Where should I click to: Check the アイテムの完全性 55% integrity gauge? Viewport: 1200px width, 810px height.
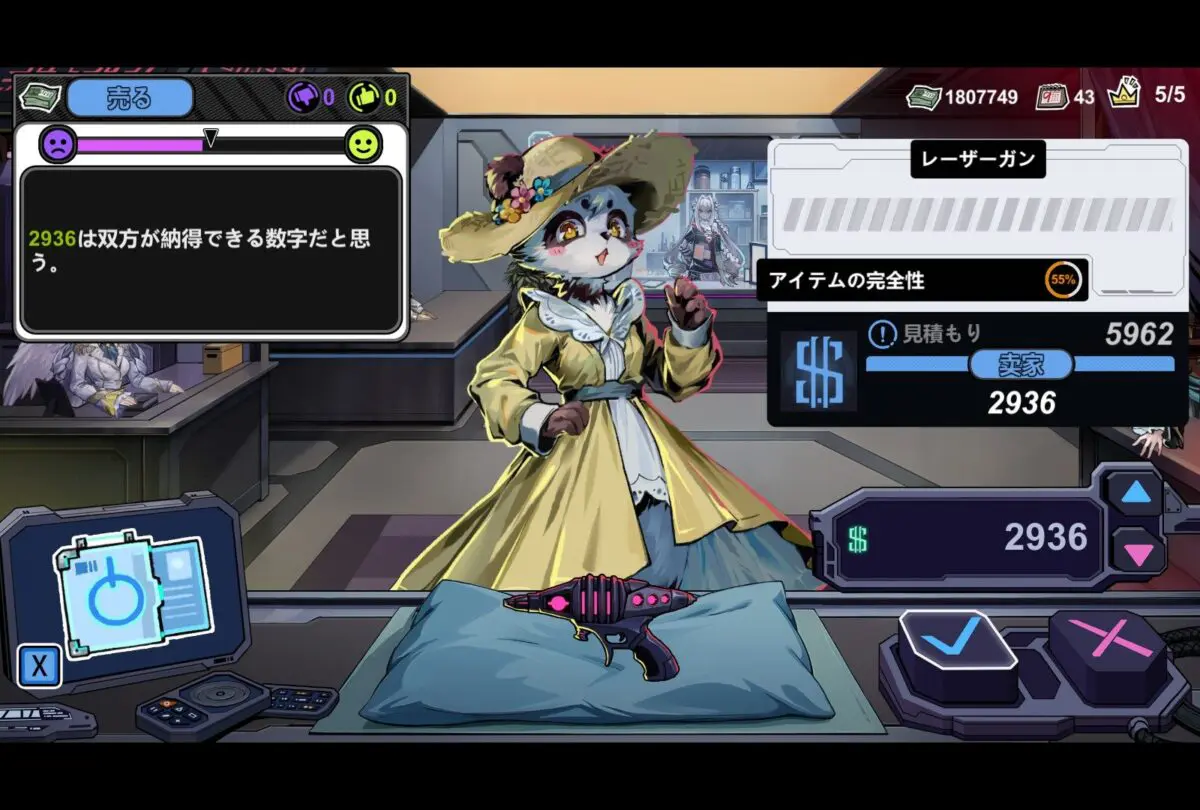[1062, 281]
